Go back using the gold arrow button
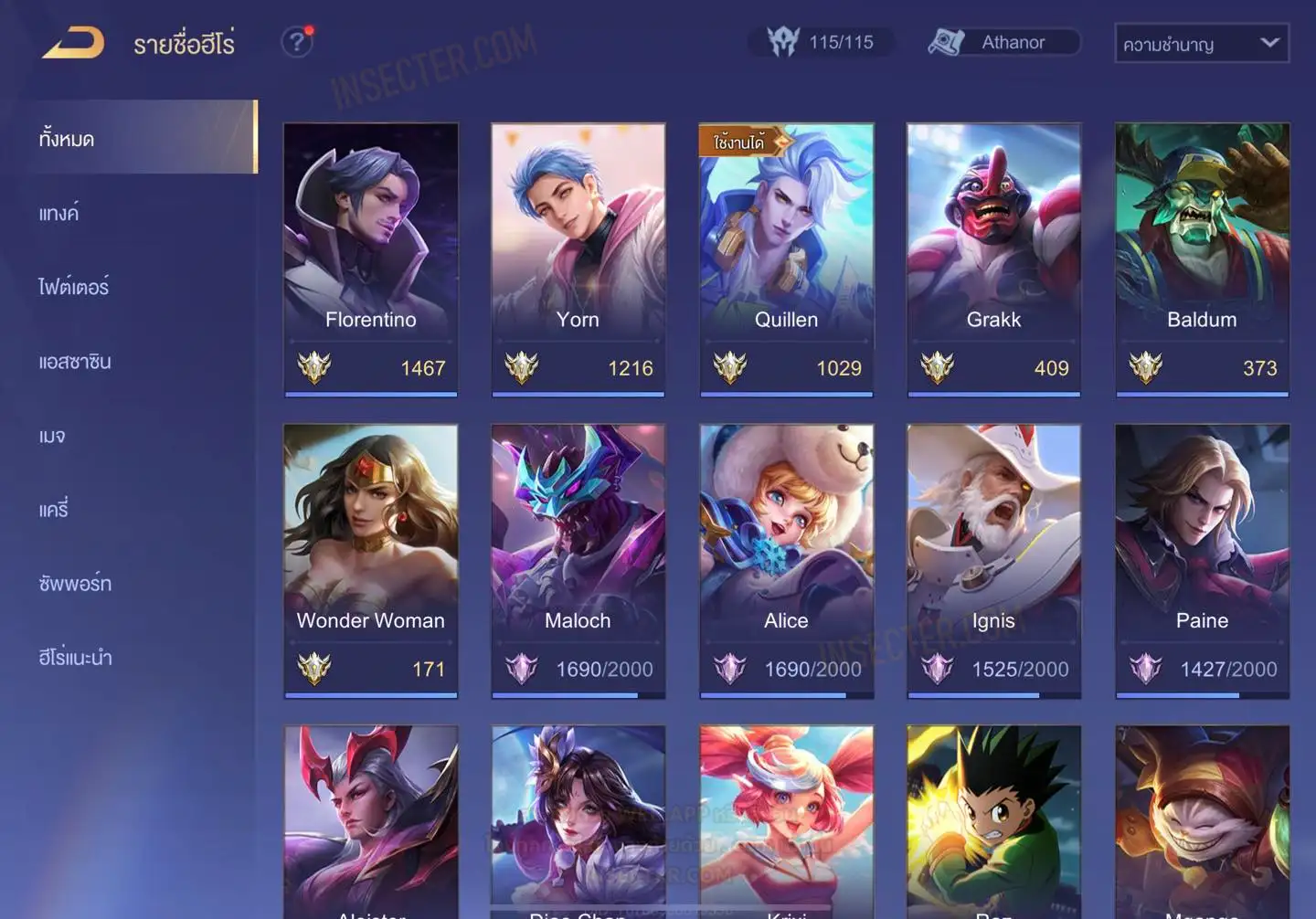This screenshot has height=919, width=1316. (x=73, y=43)
